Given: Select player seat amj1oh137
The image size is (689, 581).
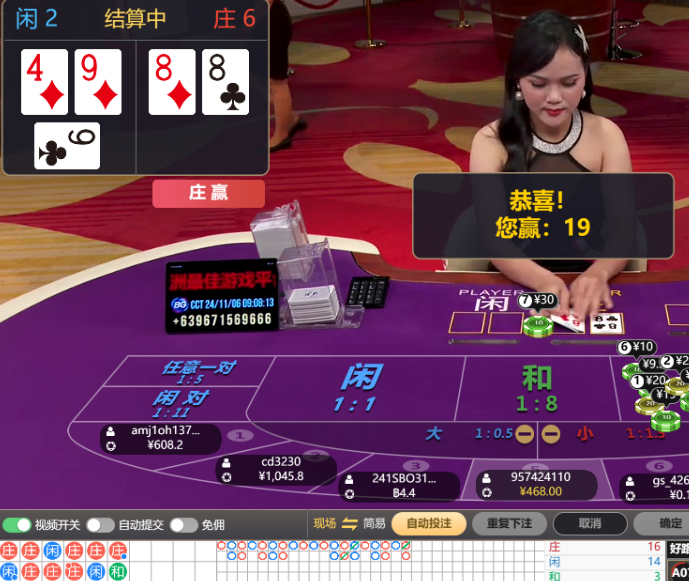Looking at the screenshot, I should click(160, 438).
